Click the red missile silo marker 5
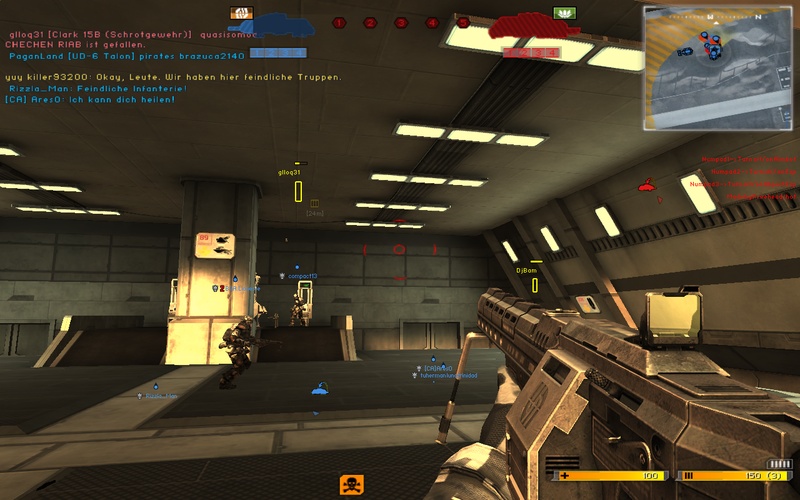Viewport: 800px width, 500px height. click(x=463, y=22)
